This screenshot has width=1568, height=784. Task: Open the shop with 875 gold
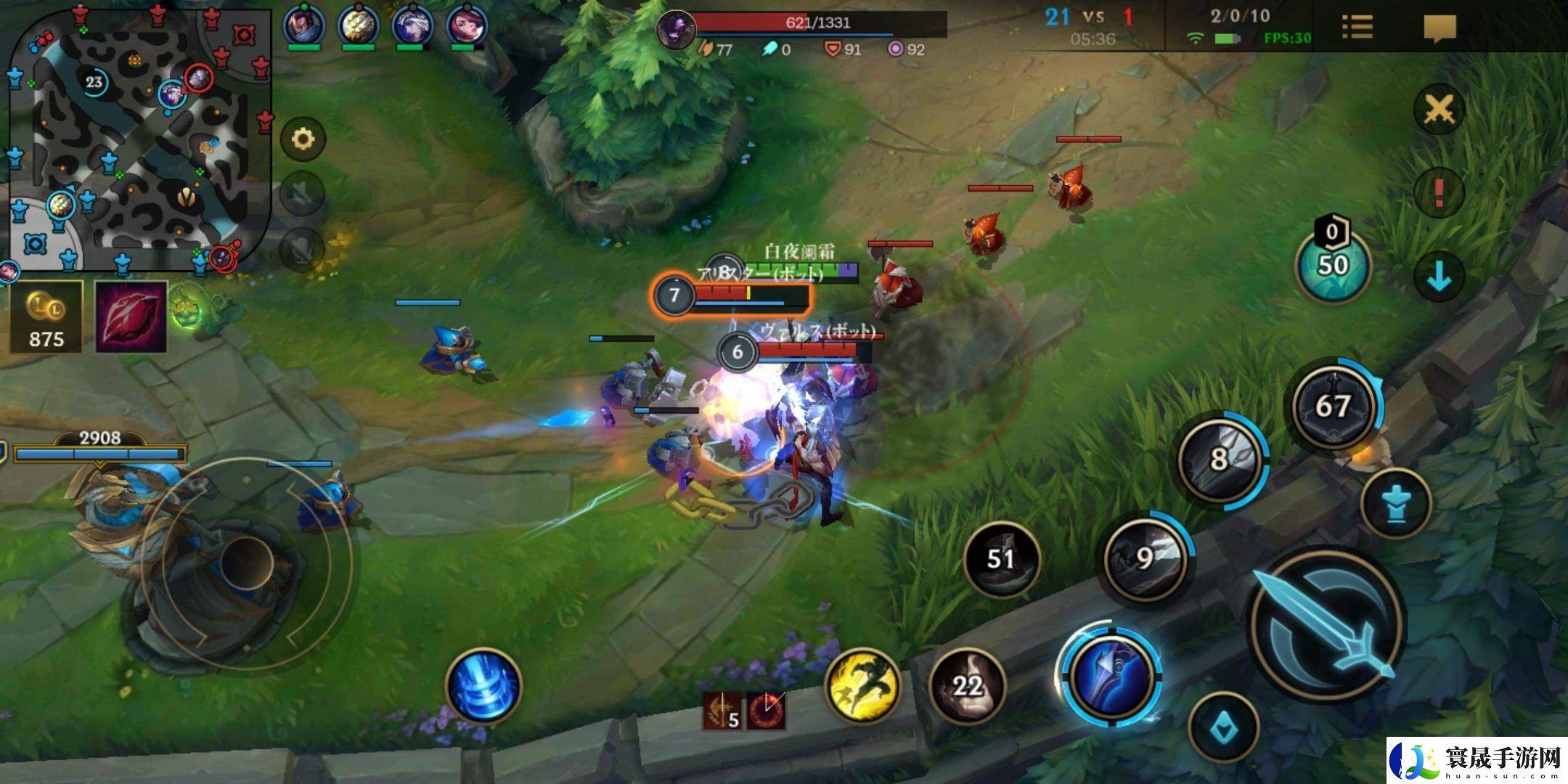coord(46,317)
